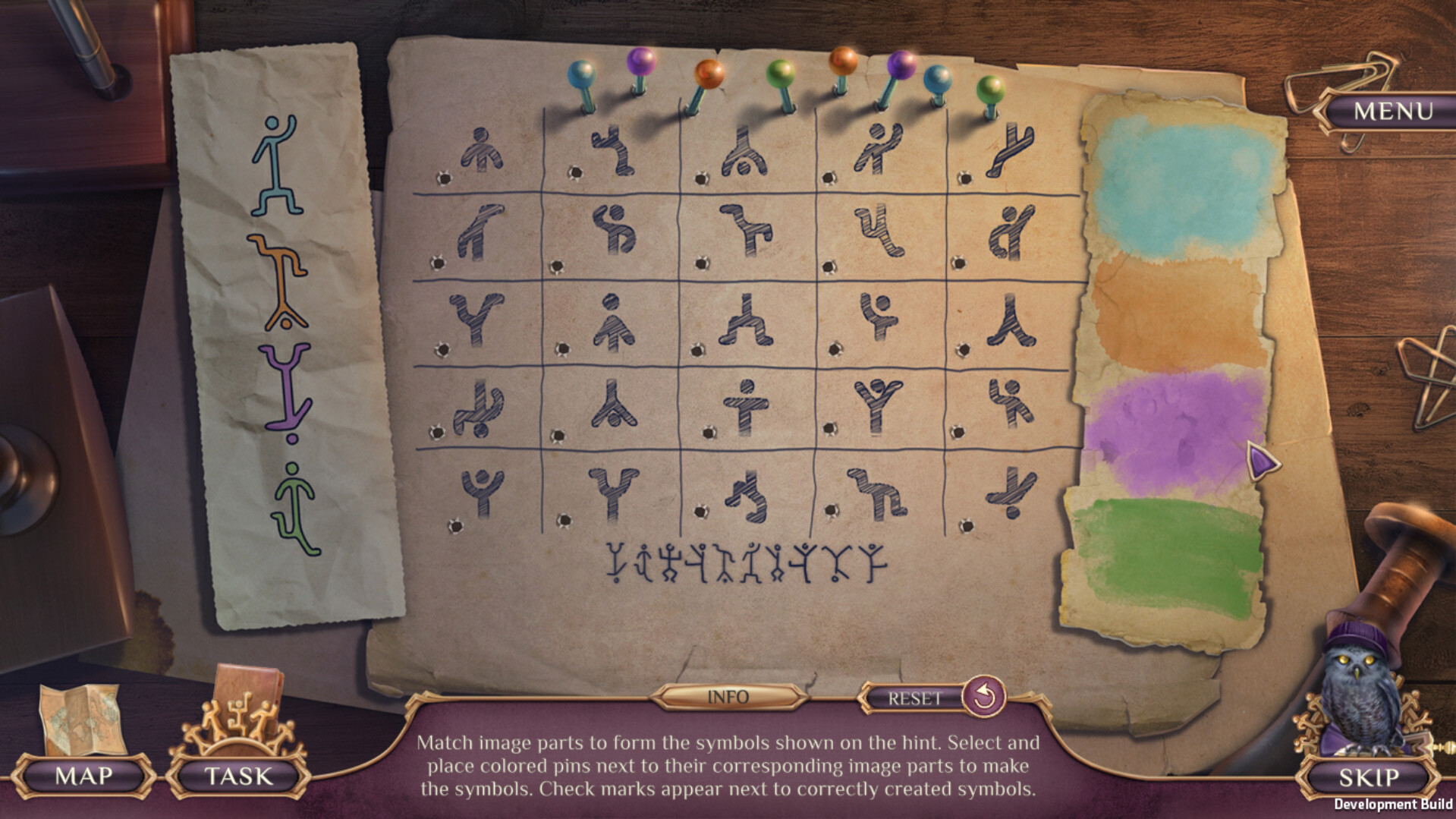Show the TASK journal
The height and width of the screenshot is (819, 1456).
tap(238, 776)
